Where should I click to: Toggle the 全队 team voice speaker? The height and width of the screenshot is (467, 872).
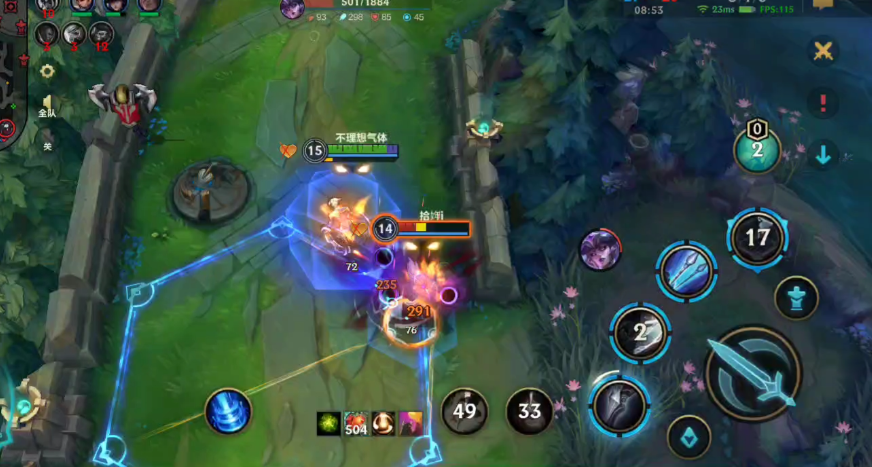click(47, 105)
